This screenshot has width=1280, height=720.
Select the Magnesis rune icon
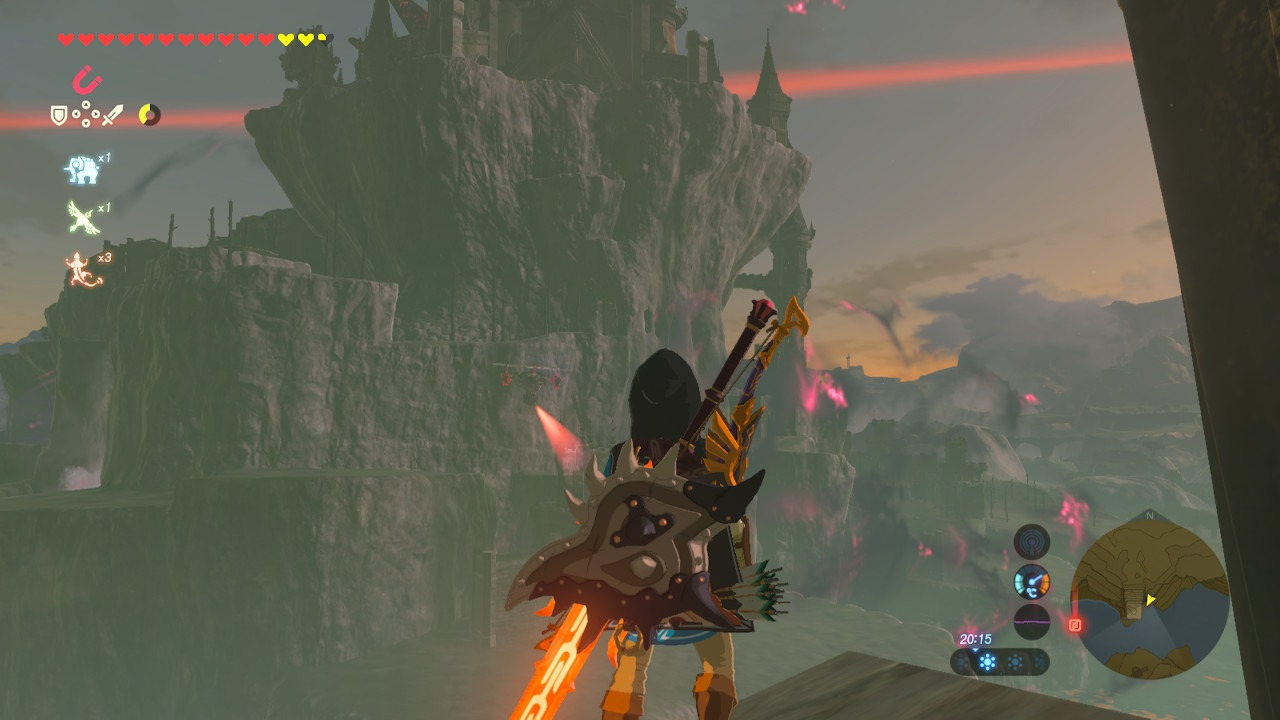click(x=87, y=80)
